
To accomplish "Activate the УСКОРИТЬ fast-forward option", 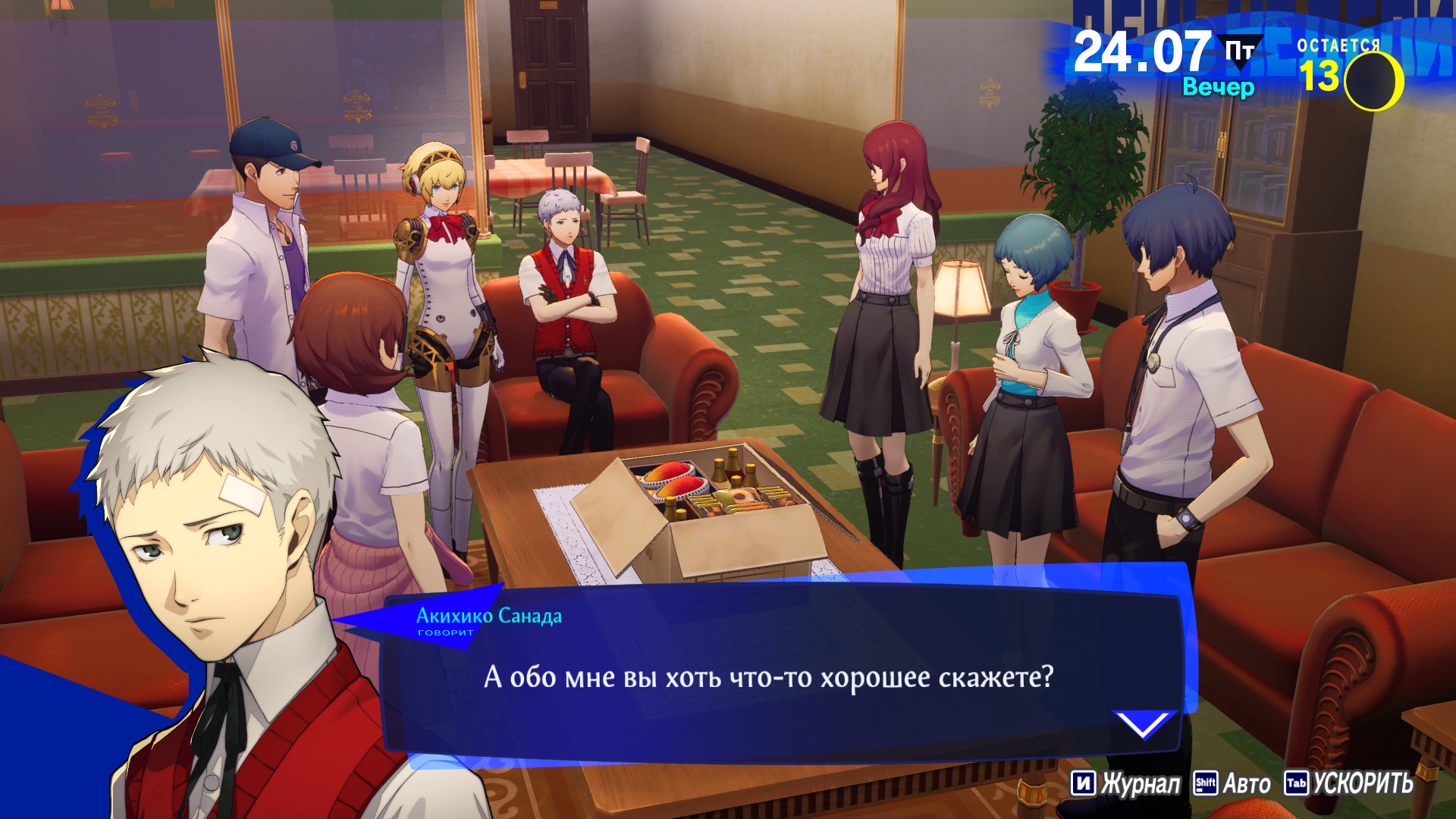I will (1349, 783).
